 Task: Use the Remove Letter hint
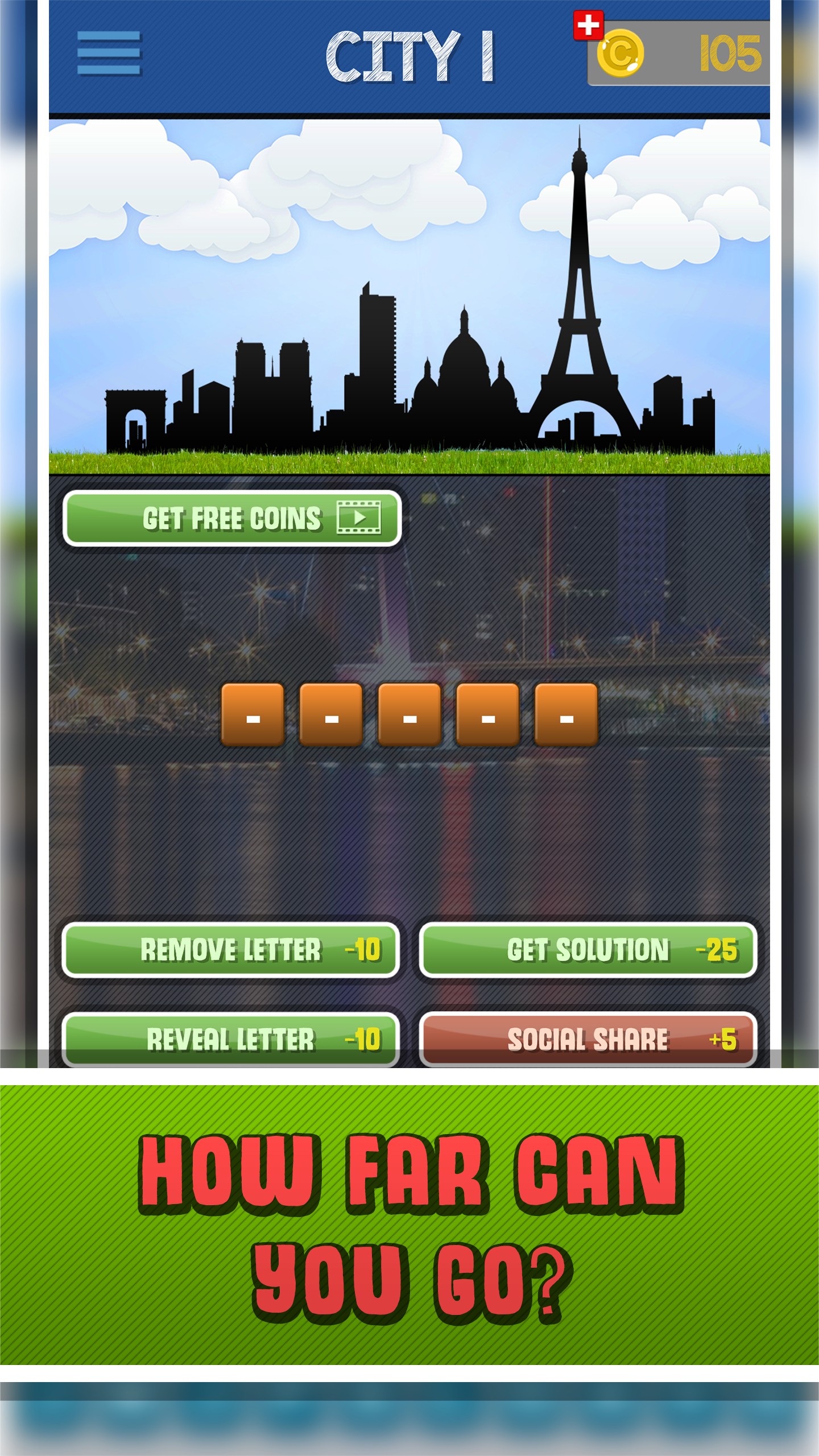pyautogui.click(x=231, y=949)
